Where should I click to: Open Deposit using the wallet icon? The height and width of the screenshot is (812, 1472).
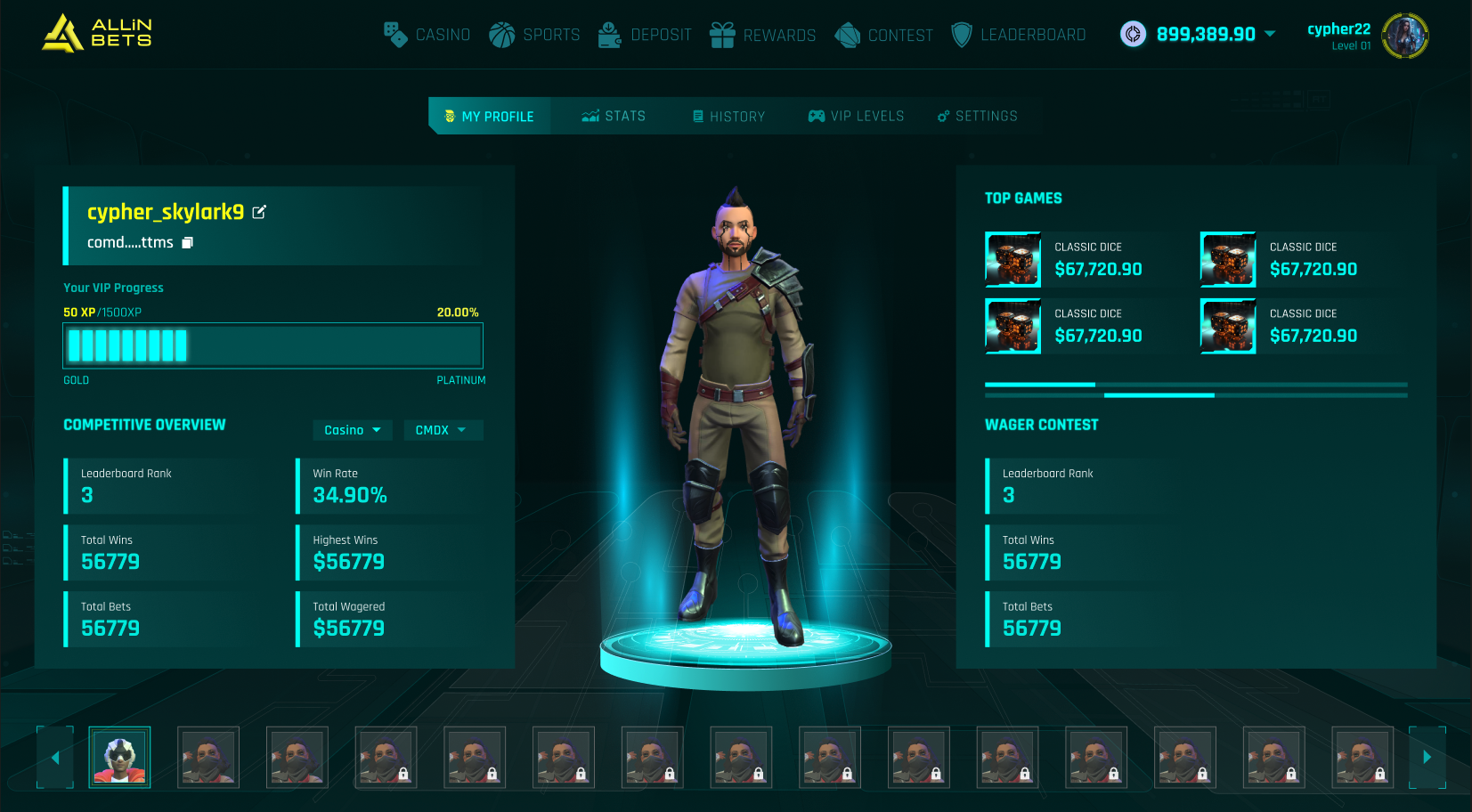(x=609, y=35)
